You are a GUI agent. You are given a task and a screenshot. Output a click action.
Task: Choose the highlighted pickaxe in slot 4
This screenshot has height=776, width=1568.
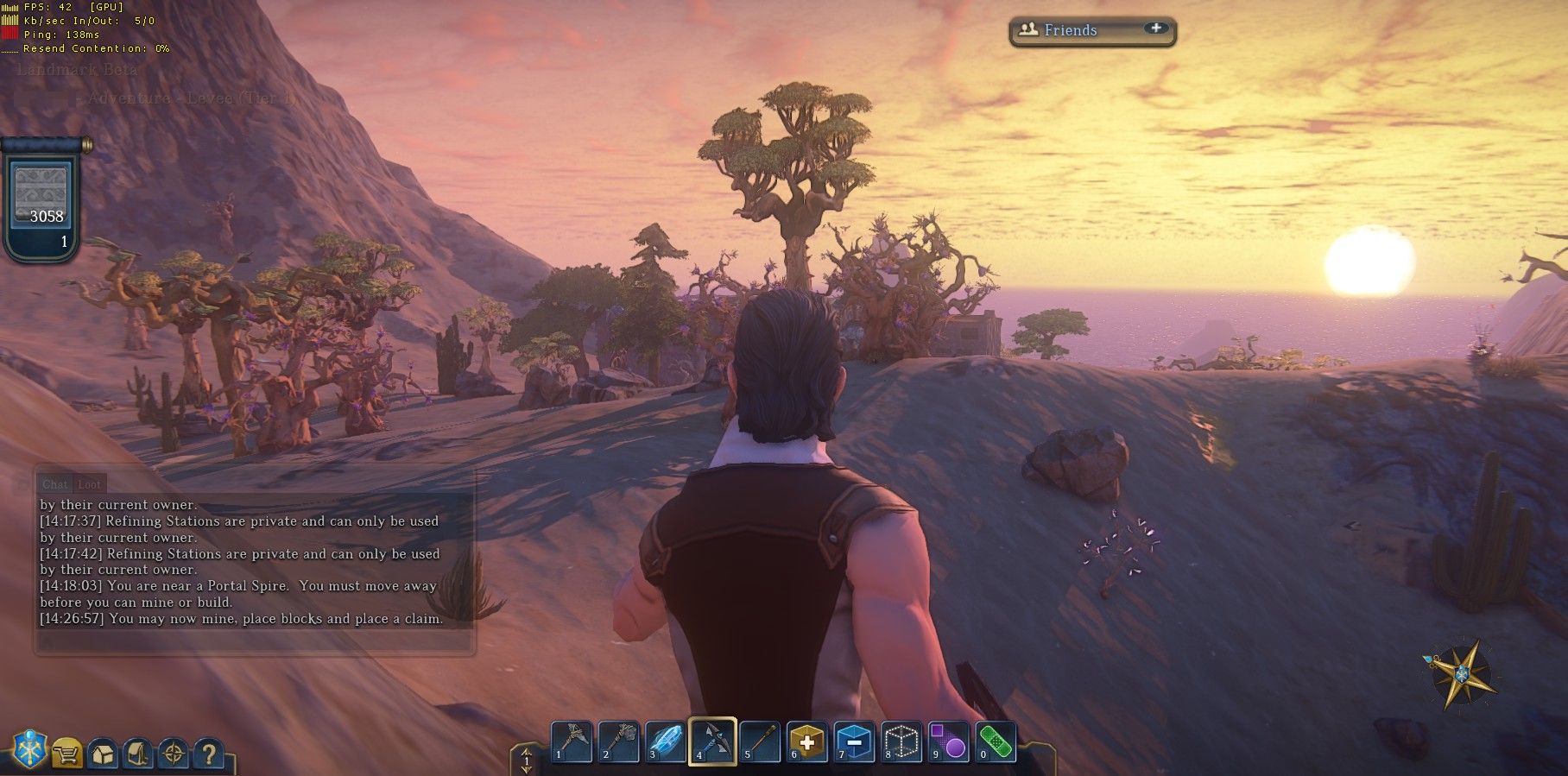click(x=712, y=741)
